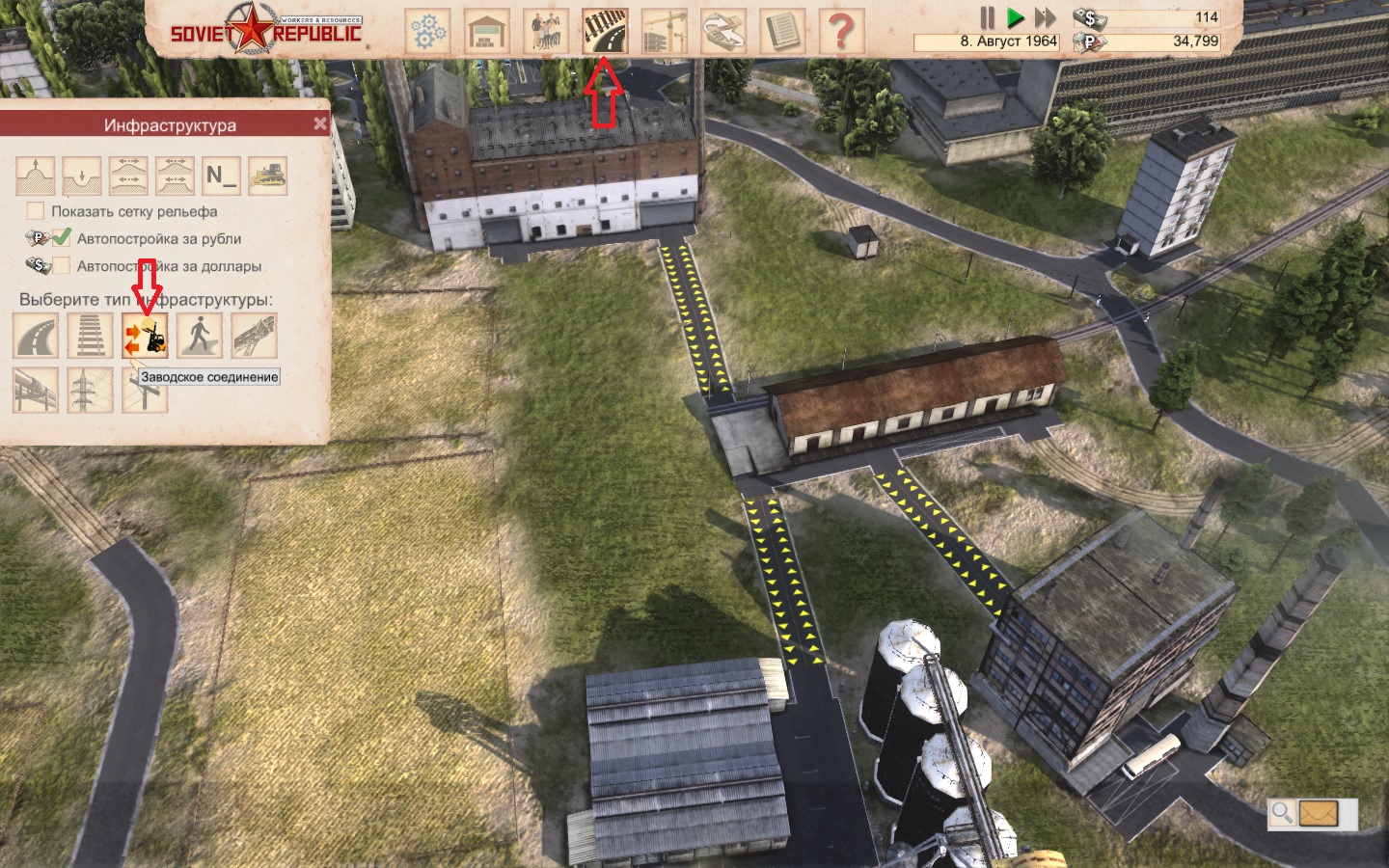Screen dimensions: 1389x868
Task: Select the lower terrain tool
Action: click(x=82, y=176)
